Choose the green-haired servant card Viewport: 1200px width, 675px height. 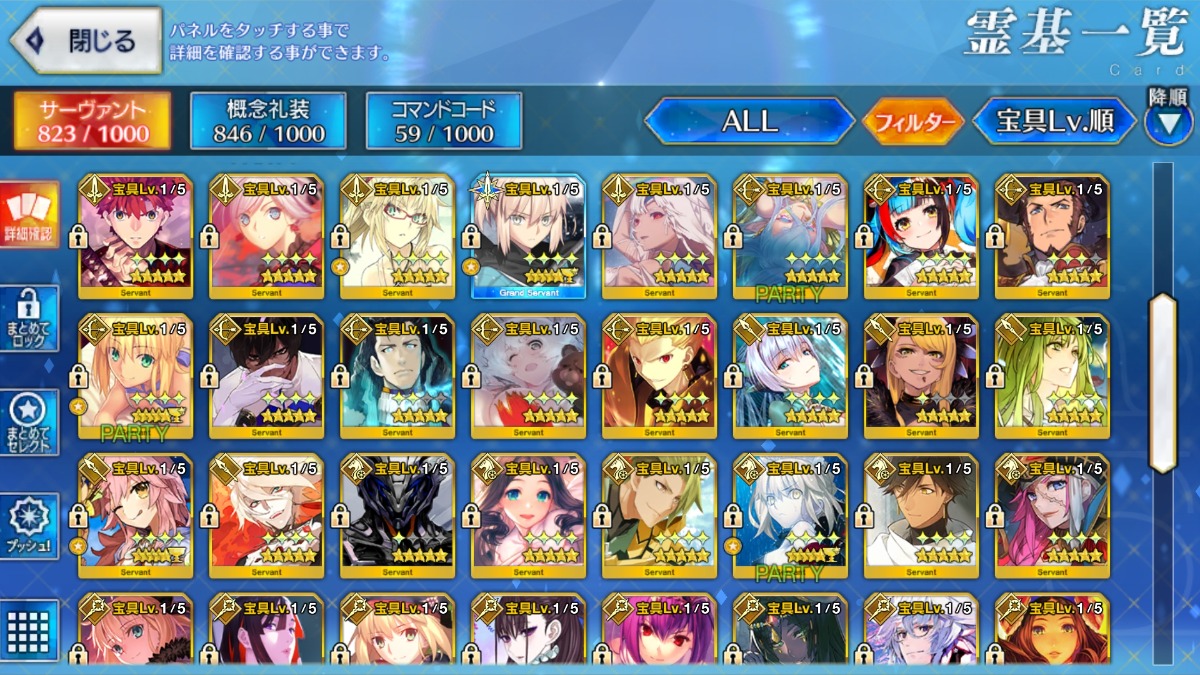pos(1052,377)
